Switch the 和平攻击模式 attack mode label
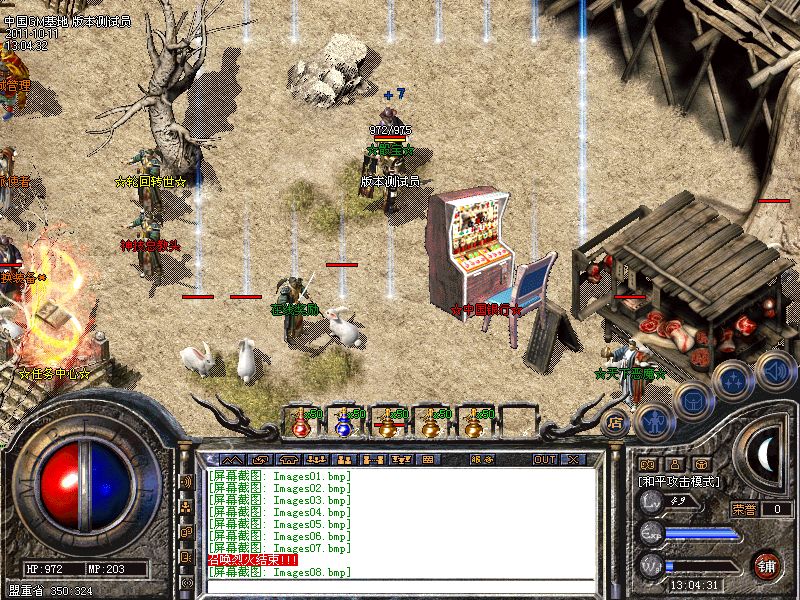 point(680,481)
